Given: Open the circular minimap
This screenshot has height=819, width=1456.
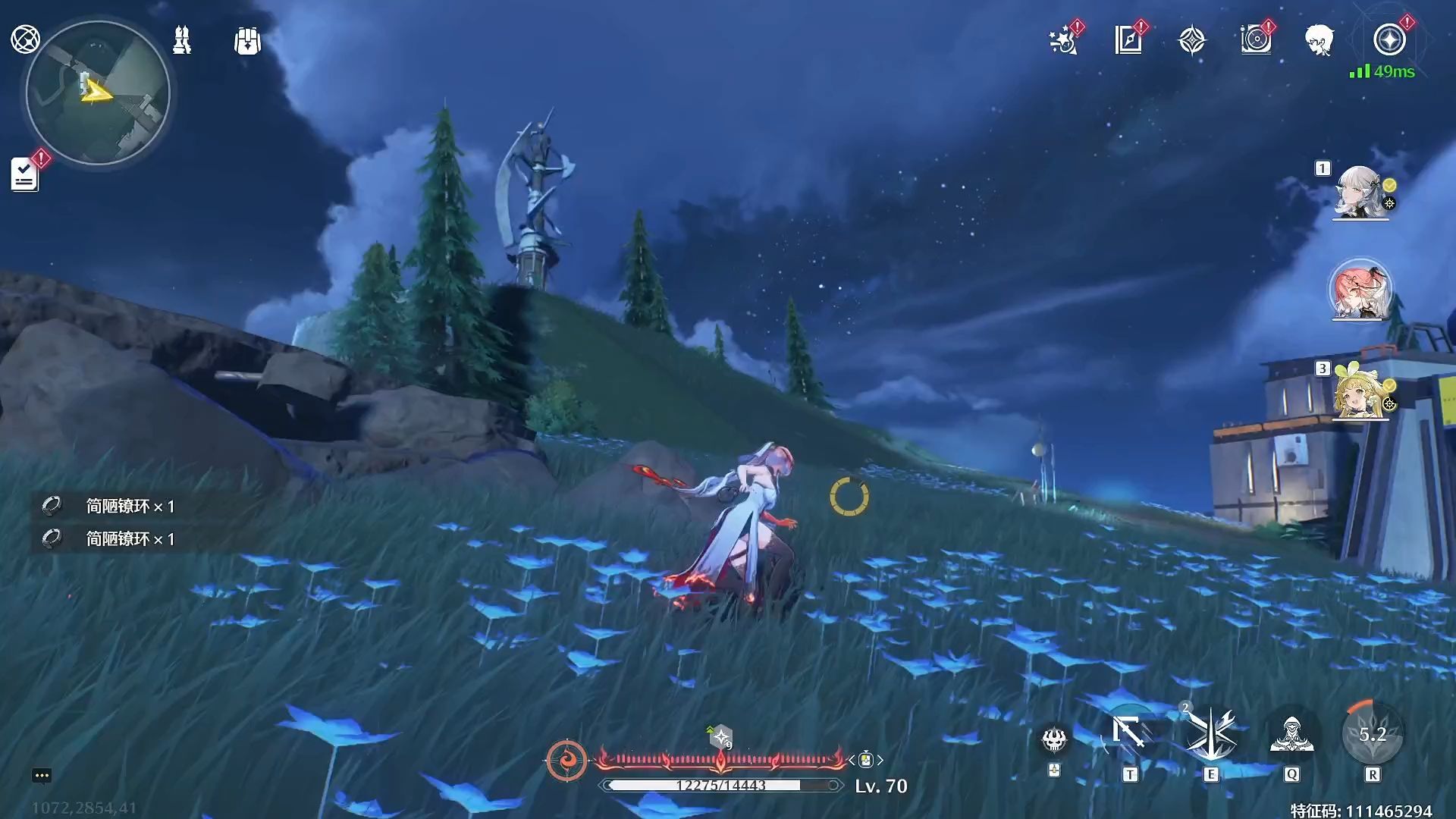Looking at the screenshot, I should pyautogui.click(x=98, y=93).
